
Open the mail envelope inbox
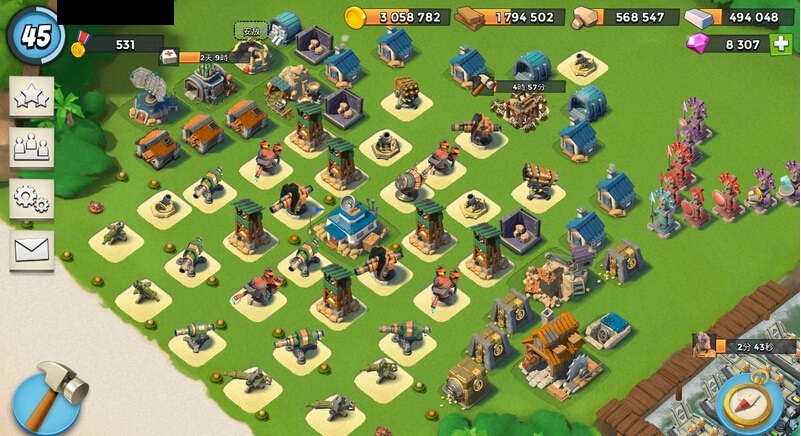pyautogui.click(x=31, y=249)
